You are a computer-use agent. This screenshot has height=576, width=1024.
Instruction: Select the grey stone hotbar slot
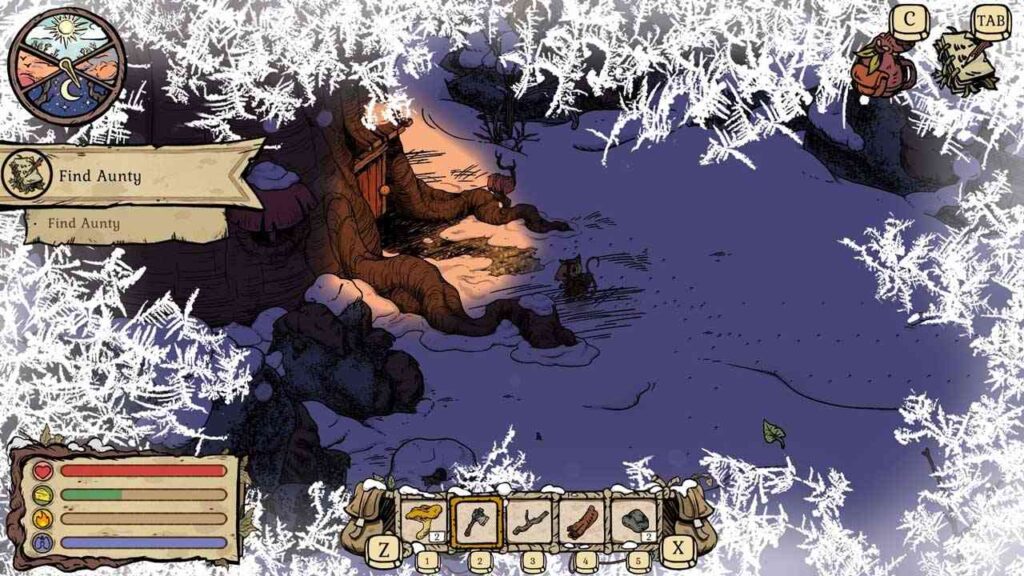click(x=634, y=520)
